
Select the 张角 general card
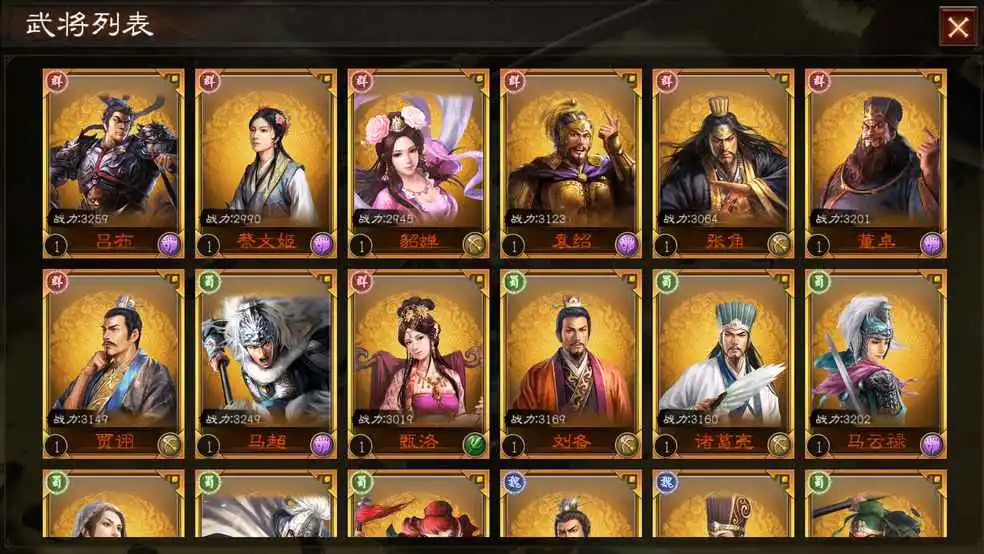724,160
